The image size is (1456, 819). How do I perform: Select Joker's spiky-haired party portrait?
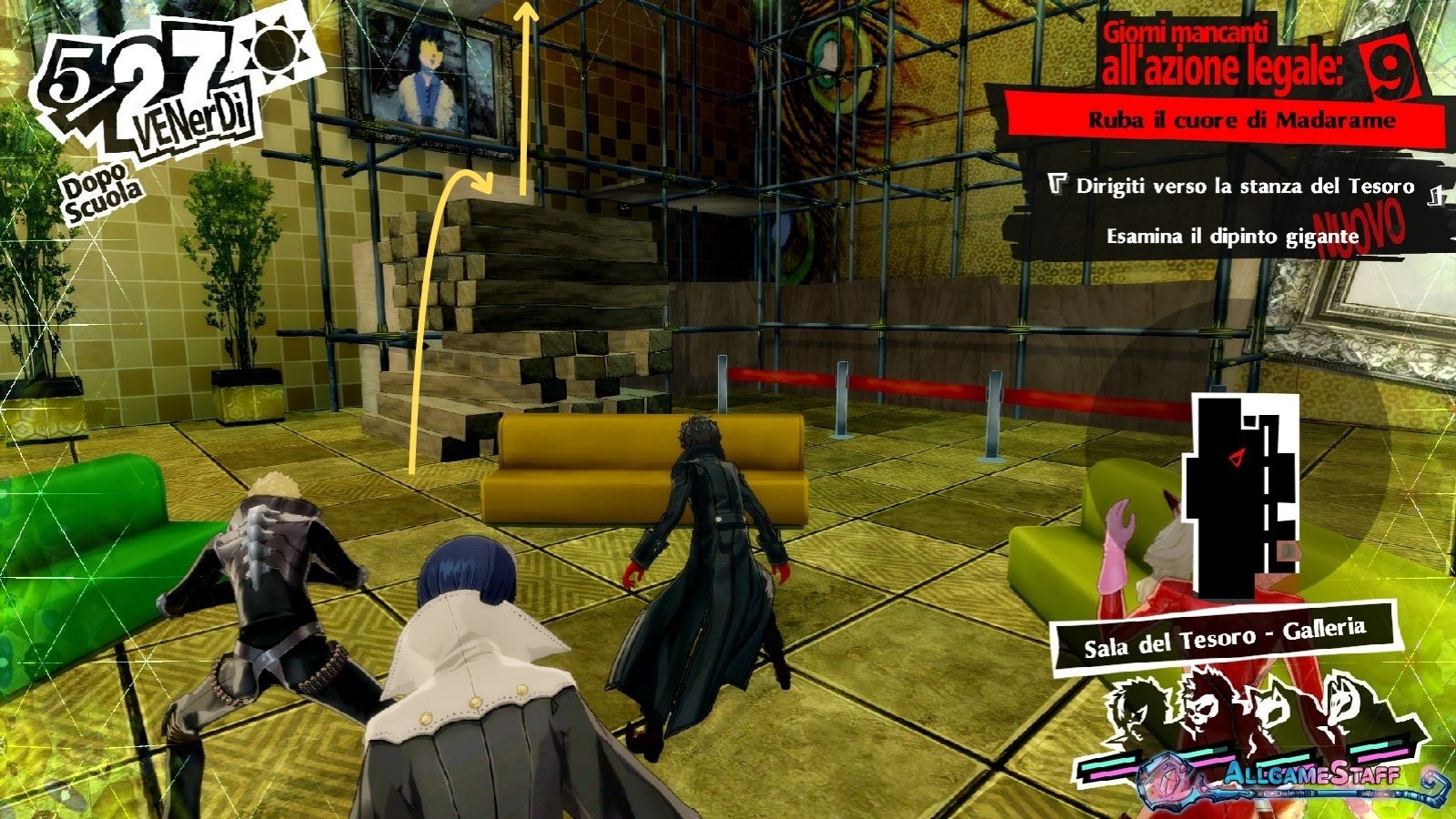(x=1136, y=713)
